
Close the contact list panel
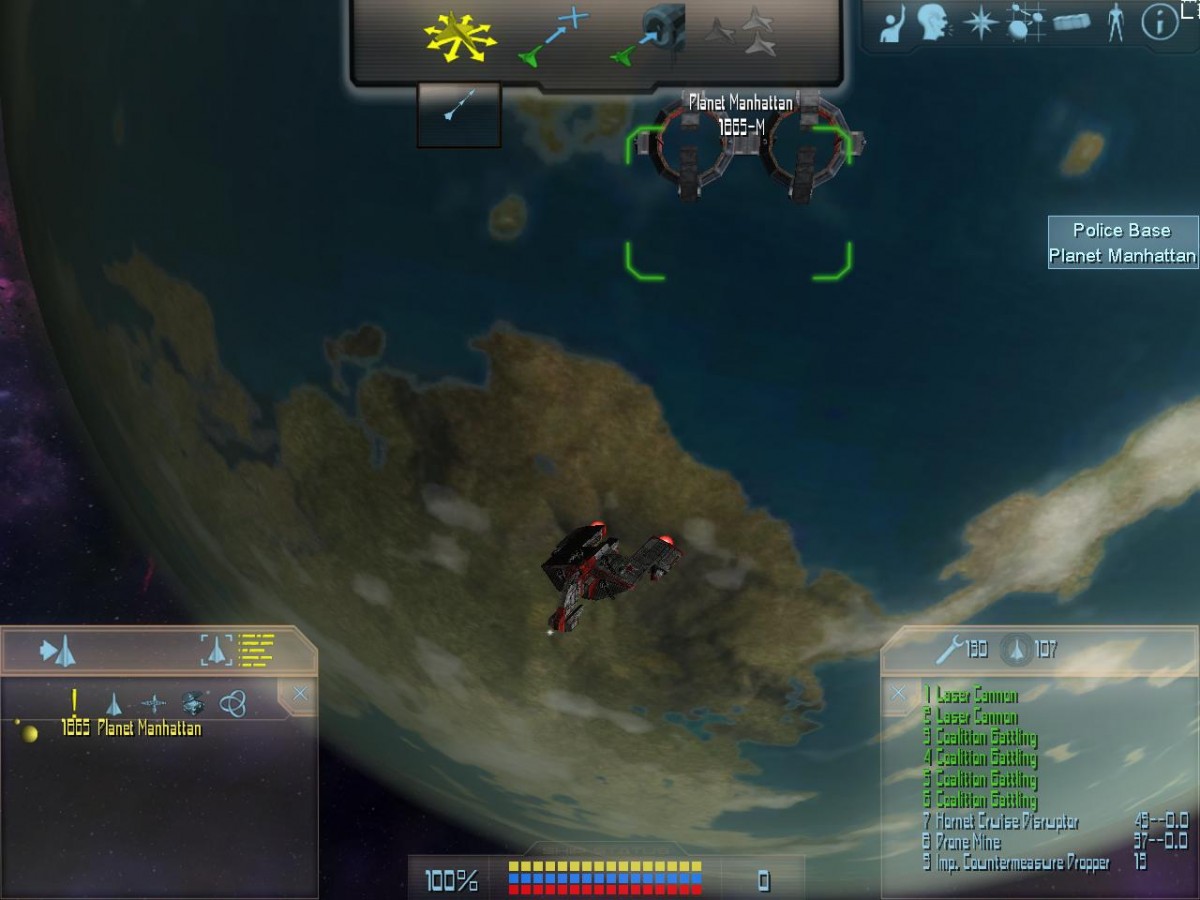click(x=300, y=693)
